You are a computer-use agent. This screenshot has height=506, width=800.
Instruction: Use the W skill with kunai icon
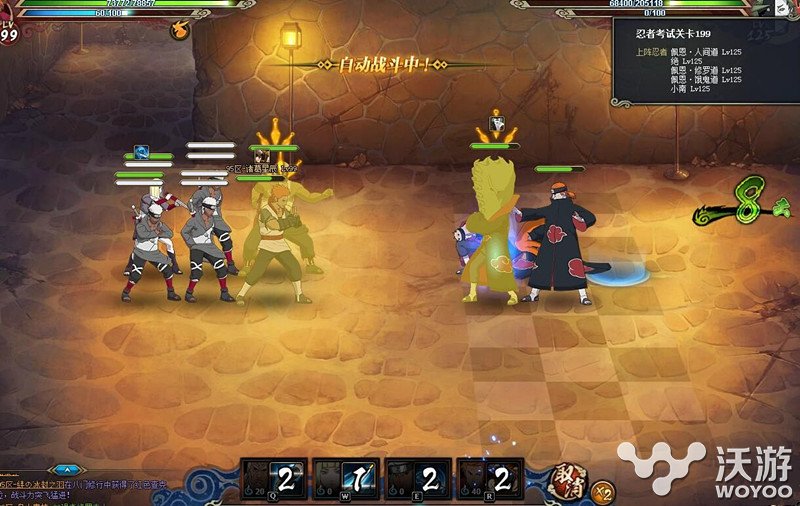[x=345, y=480]
